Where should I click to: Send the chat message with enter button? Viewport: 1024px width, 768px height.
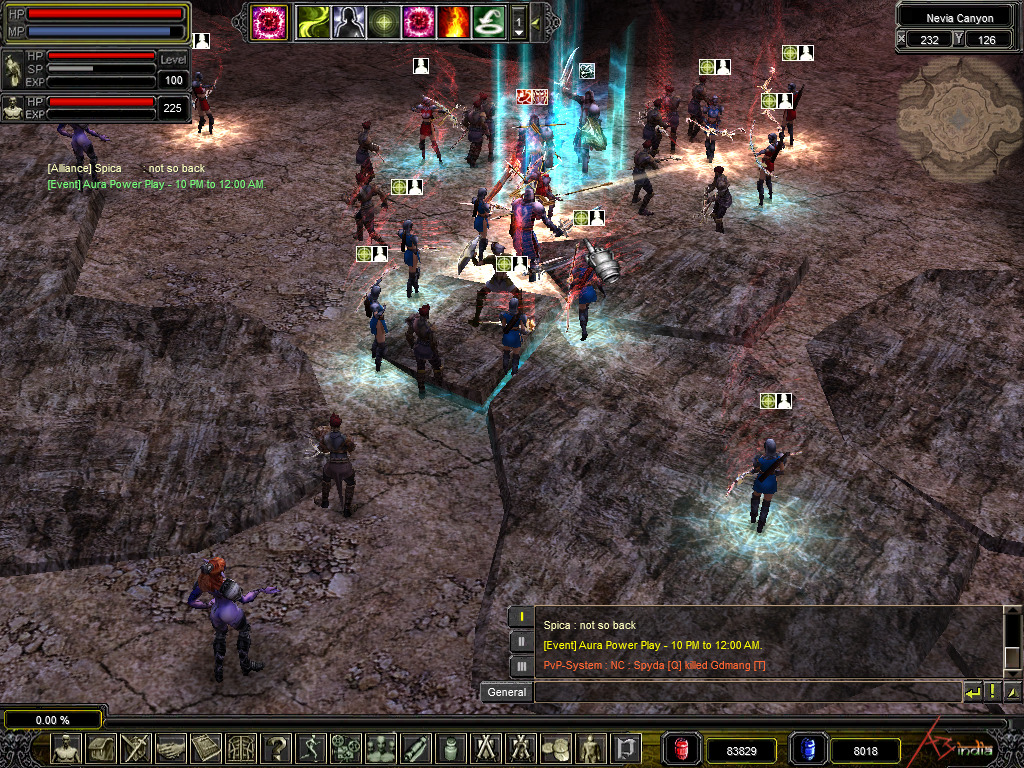(972, 692)
